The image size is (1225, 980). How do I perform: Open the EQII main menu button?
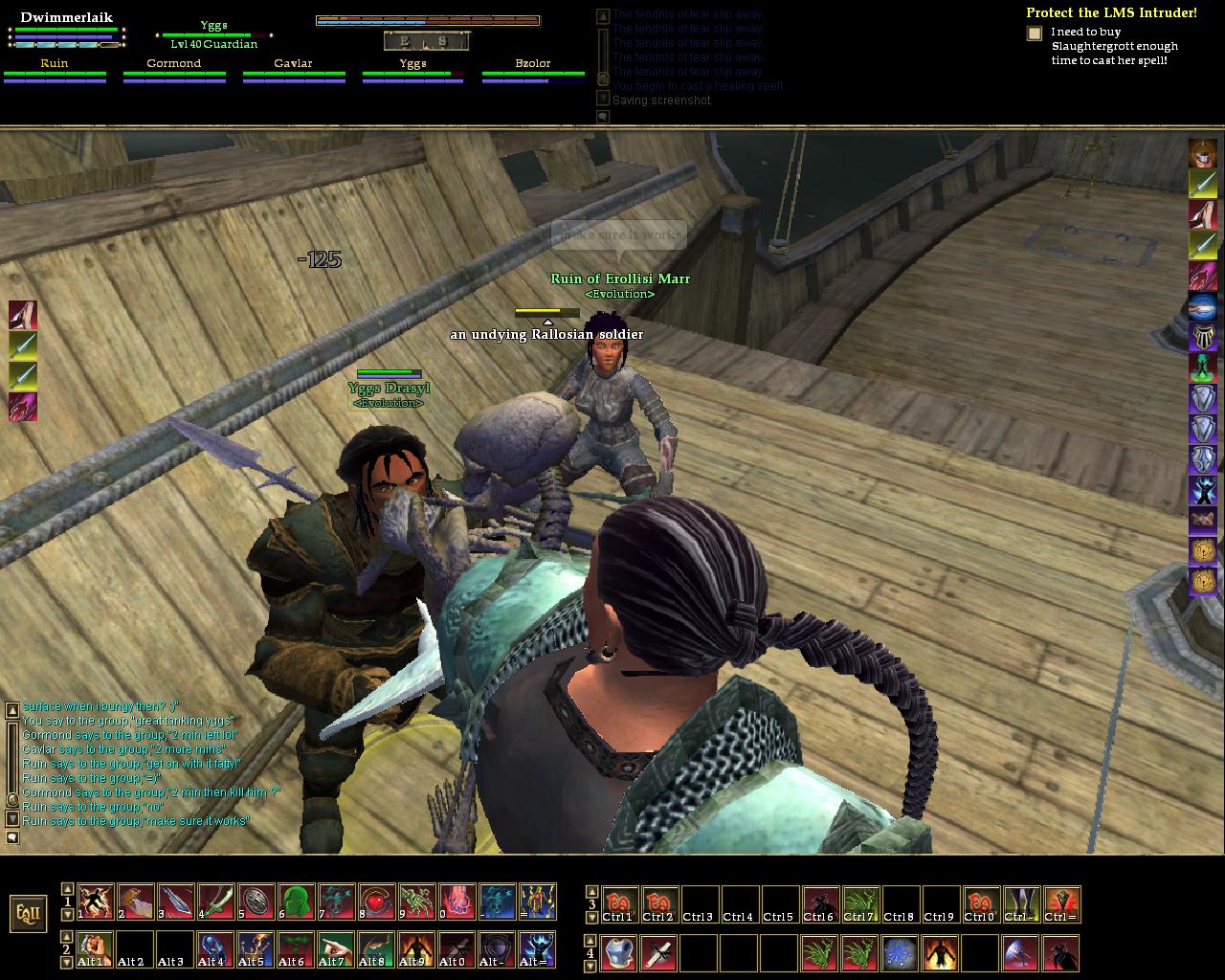point(29,912)
